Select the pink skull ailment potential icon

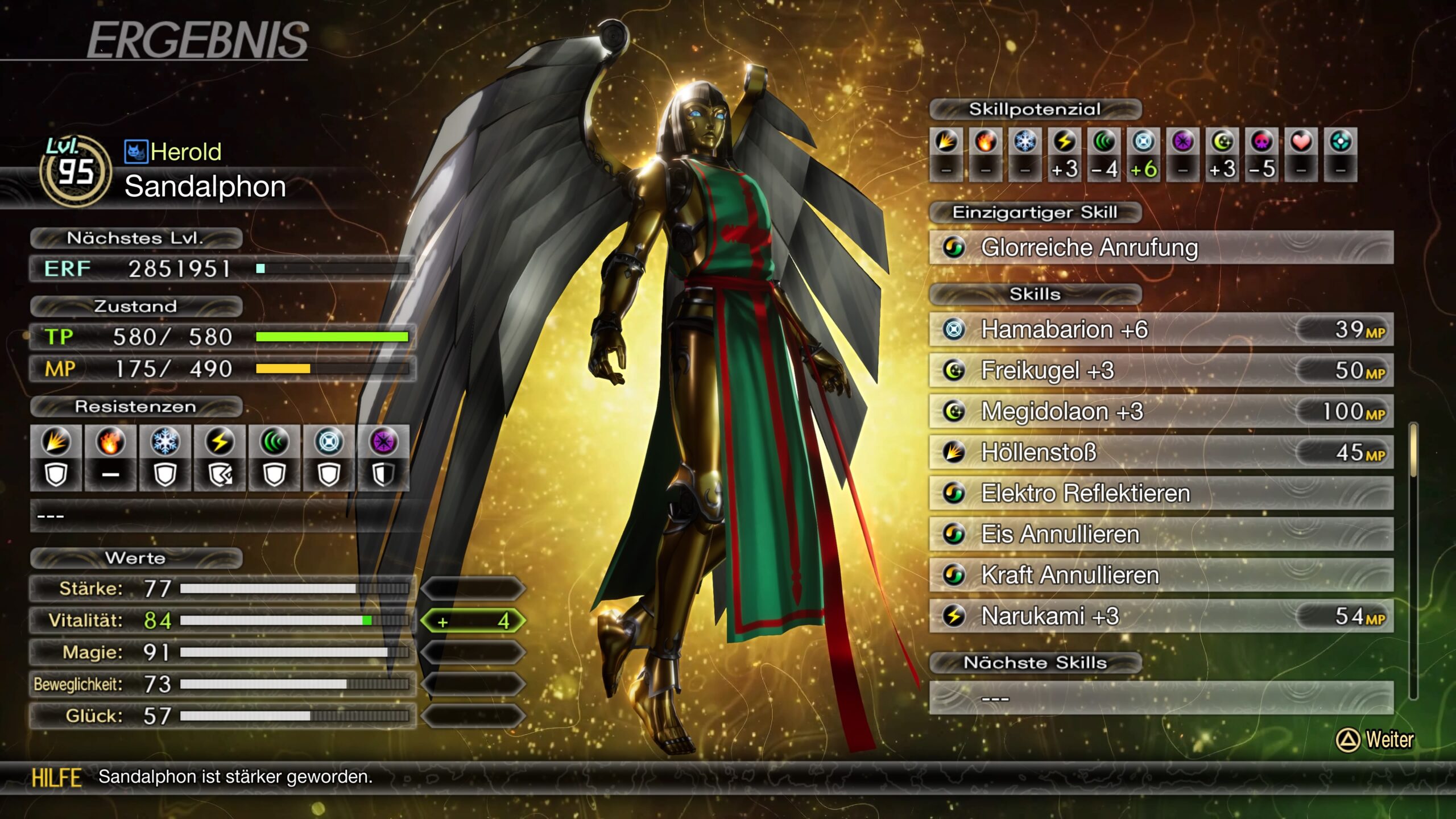1261,142
